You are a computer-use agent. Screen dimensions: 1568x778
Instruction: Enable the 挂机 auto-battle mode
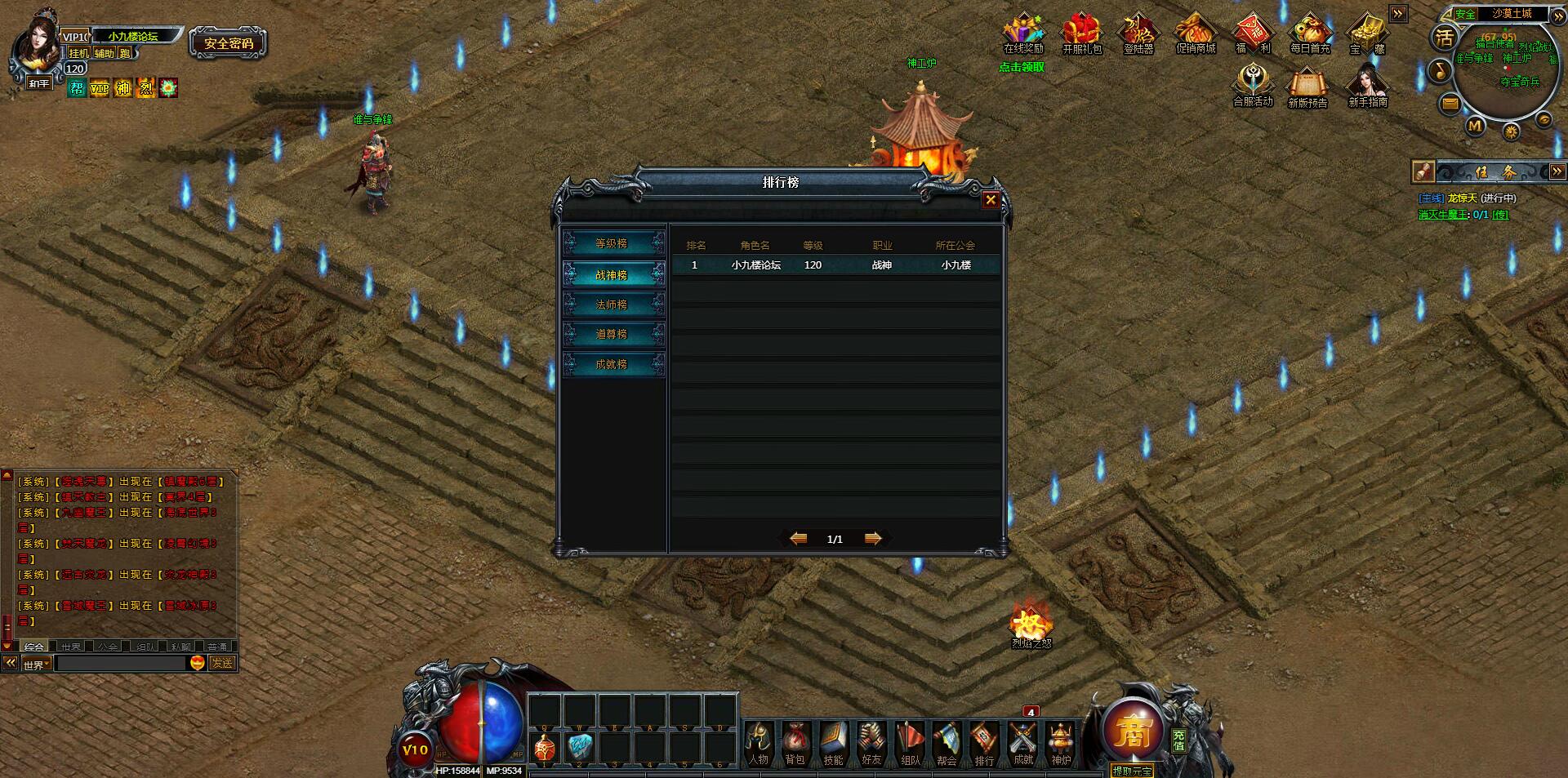[79, 51]
